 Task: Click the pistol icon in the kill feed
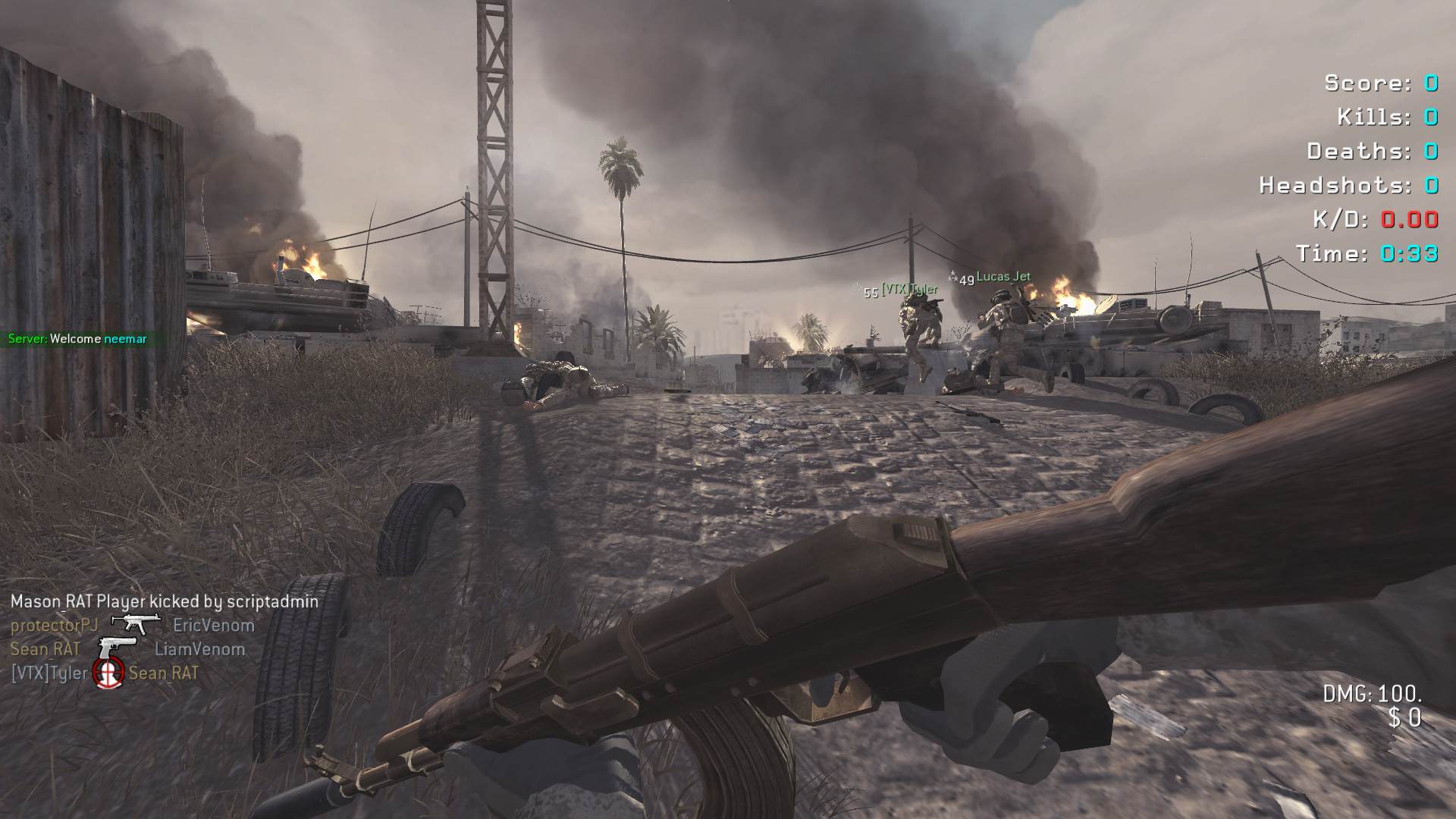point(118,648)
